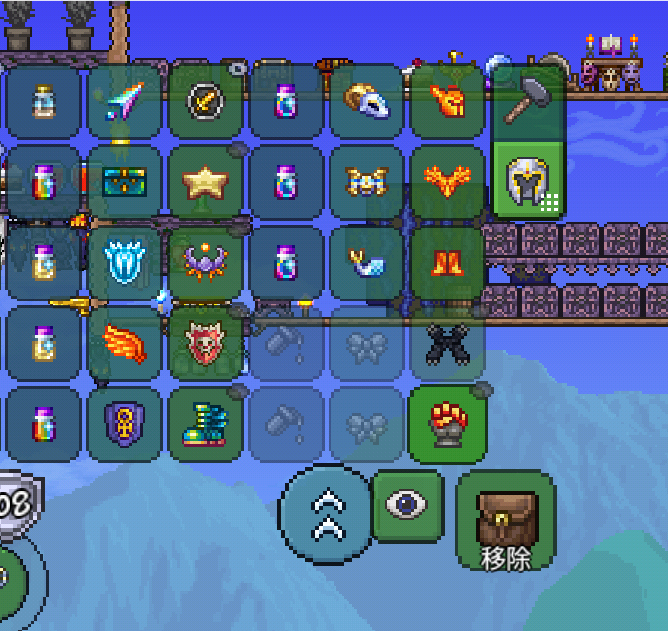668x631 pixels.
Task: Pick the purple celestial shell accessory
Action: pyautogui.click(x=206, y=263)
